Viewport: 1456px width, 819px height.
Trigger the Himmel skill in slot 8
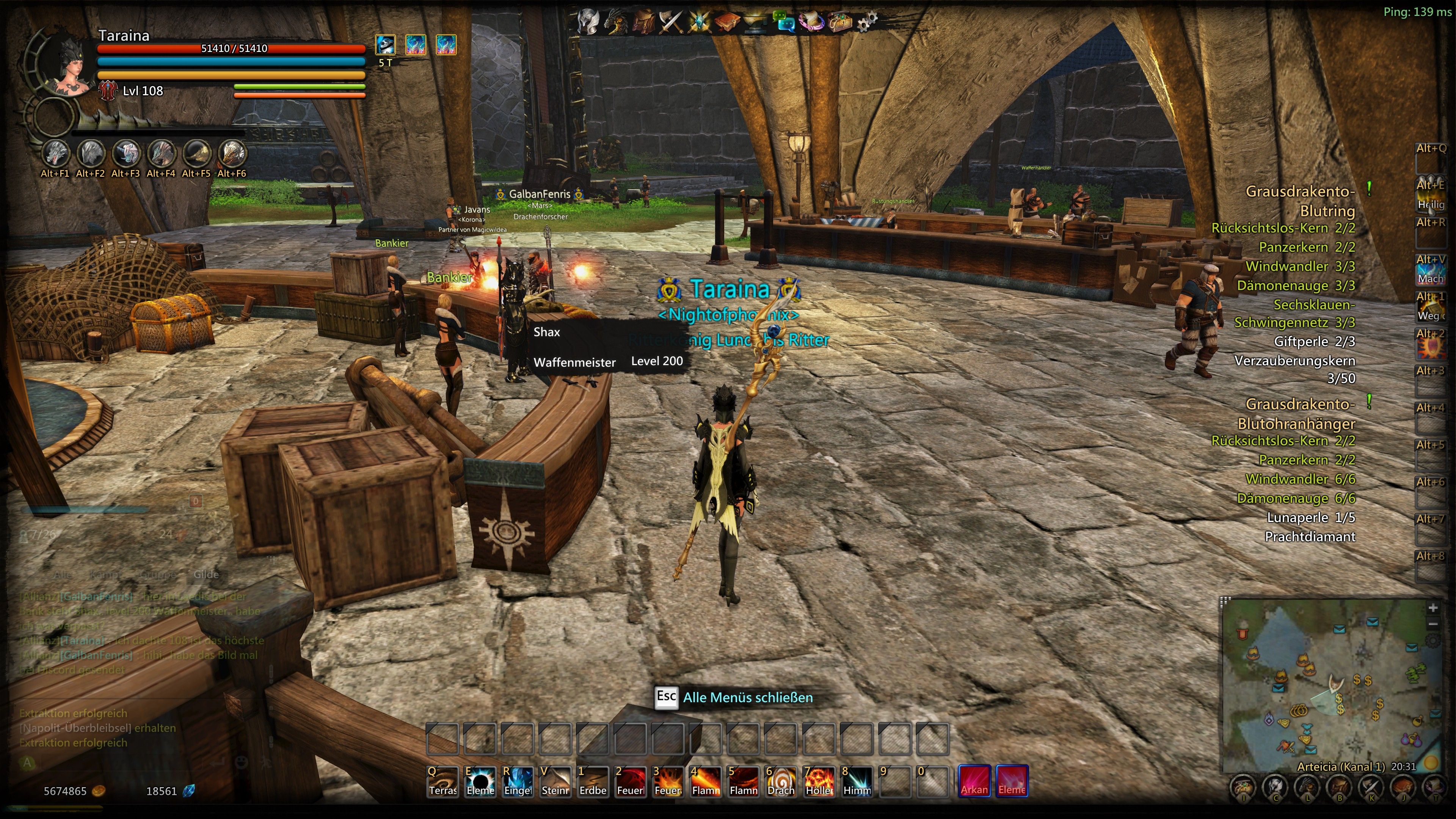[x=856, y=781]
